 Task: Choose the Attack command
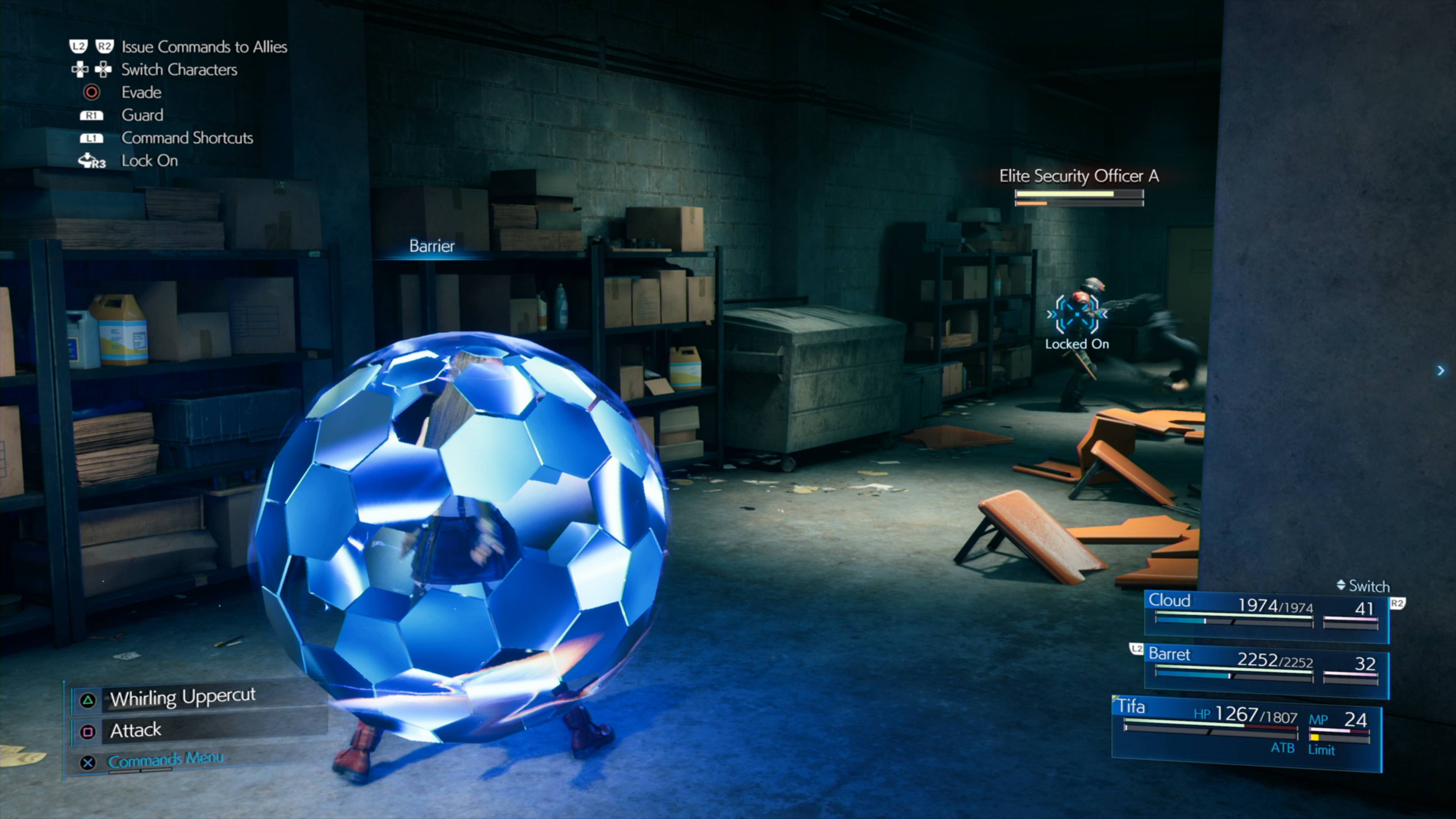coord(136,730)
